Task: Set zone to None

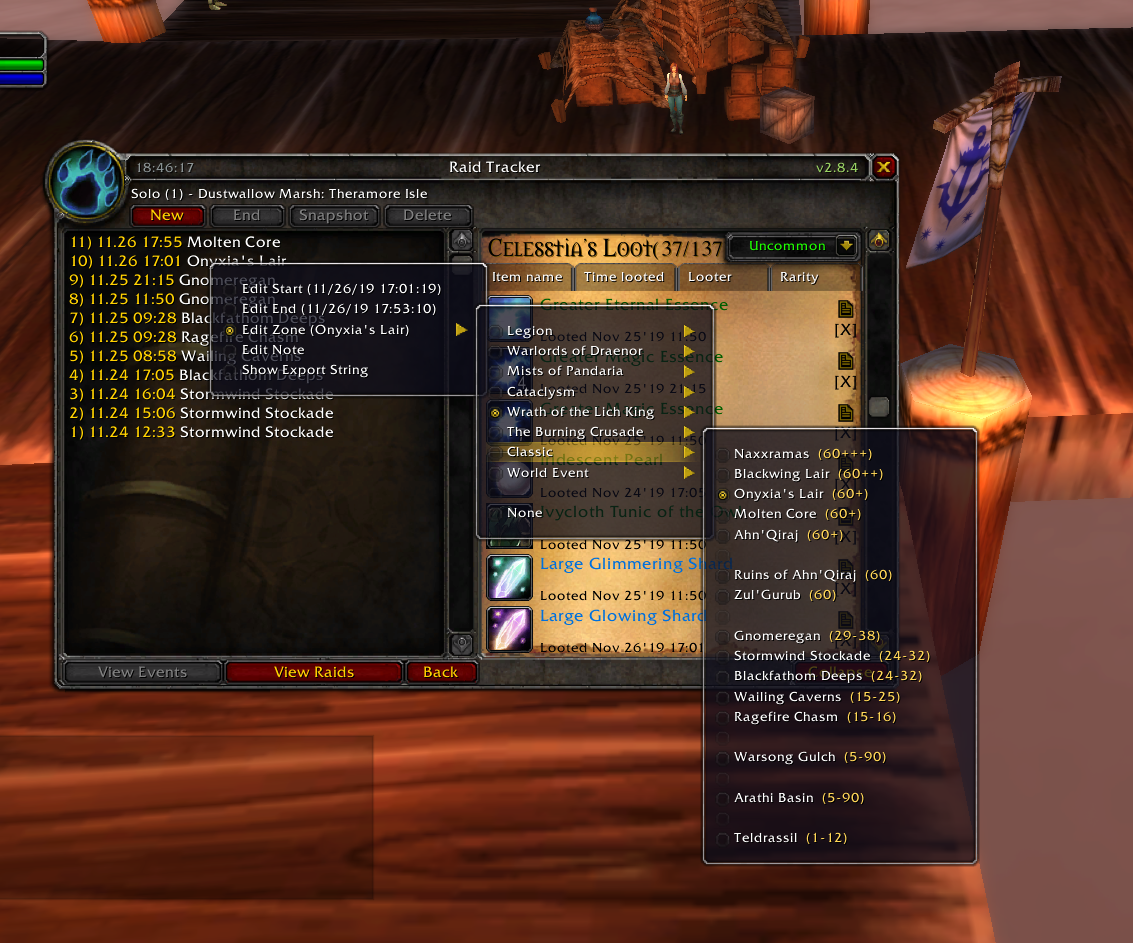Action: (x=525, y=513)
